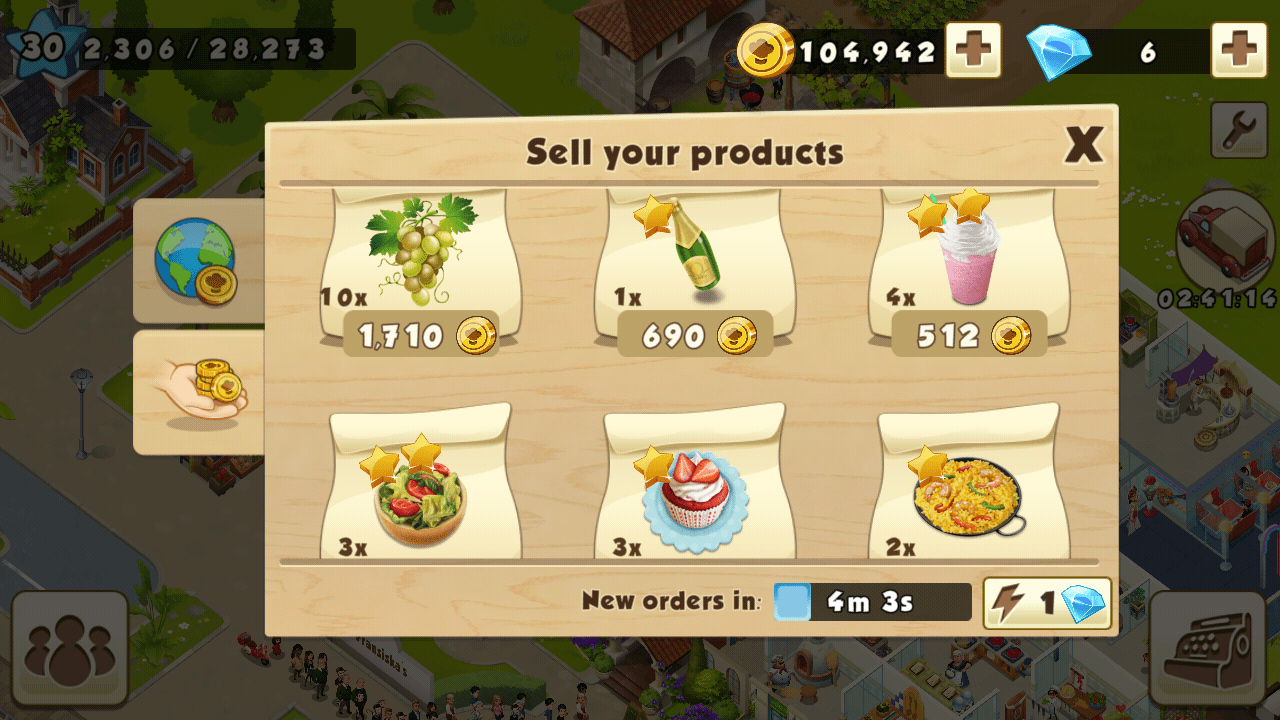The width and height of the screenshot is (1280, 720).
Task: Open the wrench settings button
Action: tap(1239, 129)
